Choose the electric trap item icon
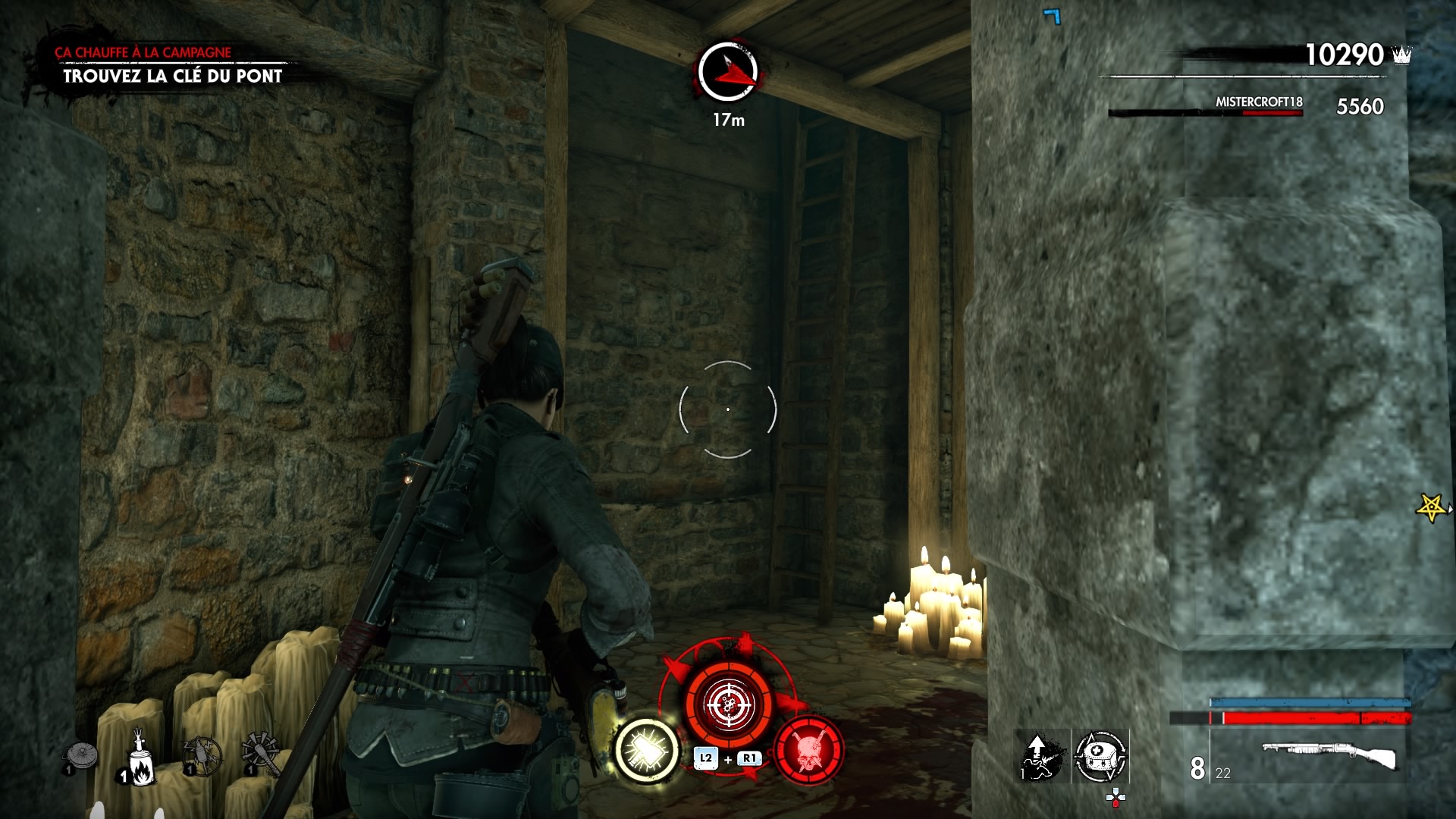The image size is (1456, 819). pyautogui.click(x=202, y=757)
